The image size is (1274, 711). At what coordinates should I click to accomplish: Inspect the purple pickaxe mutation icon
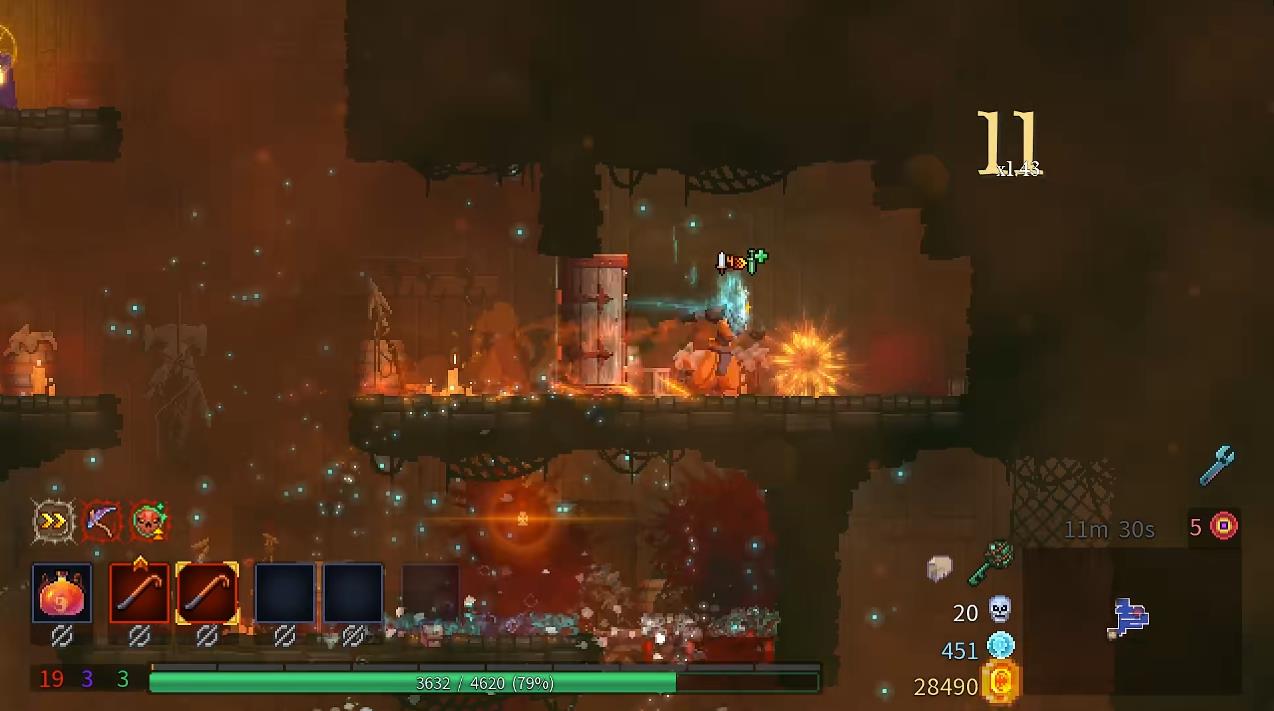(101, 521)
